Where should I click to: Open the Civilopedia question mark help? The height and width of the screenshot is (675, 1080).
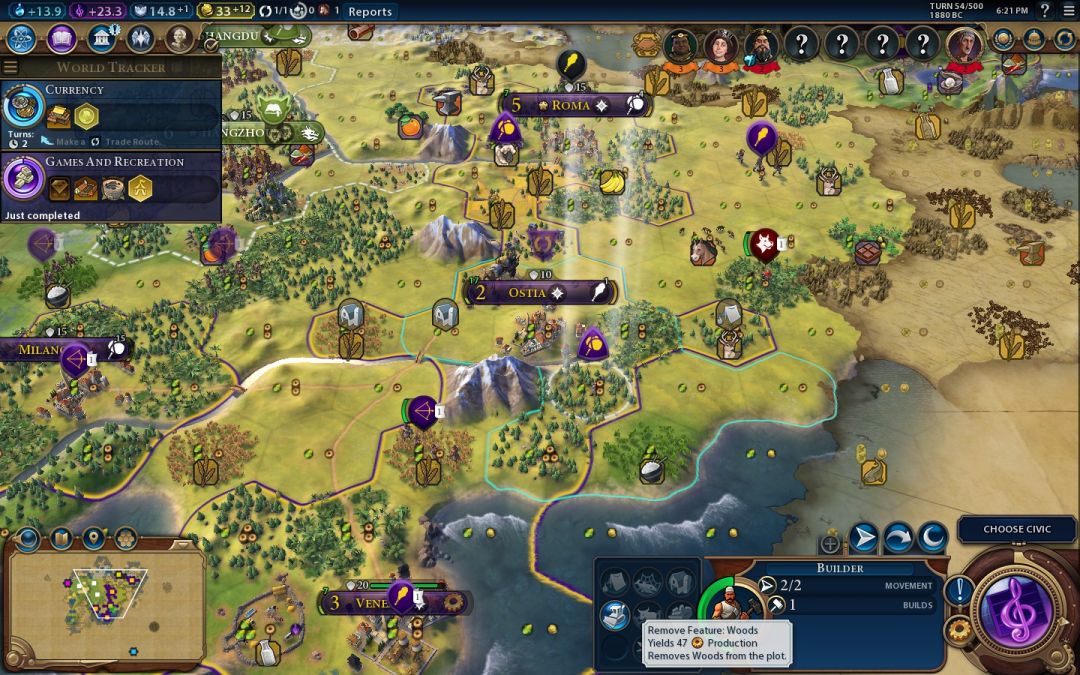coord(1044,11)
